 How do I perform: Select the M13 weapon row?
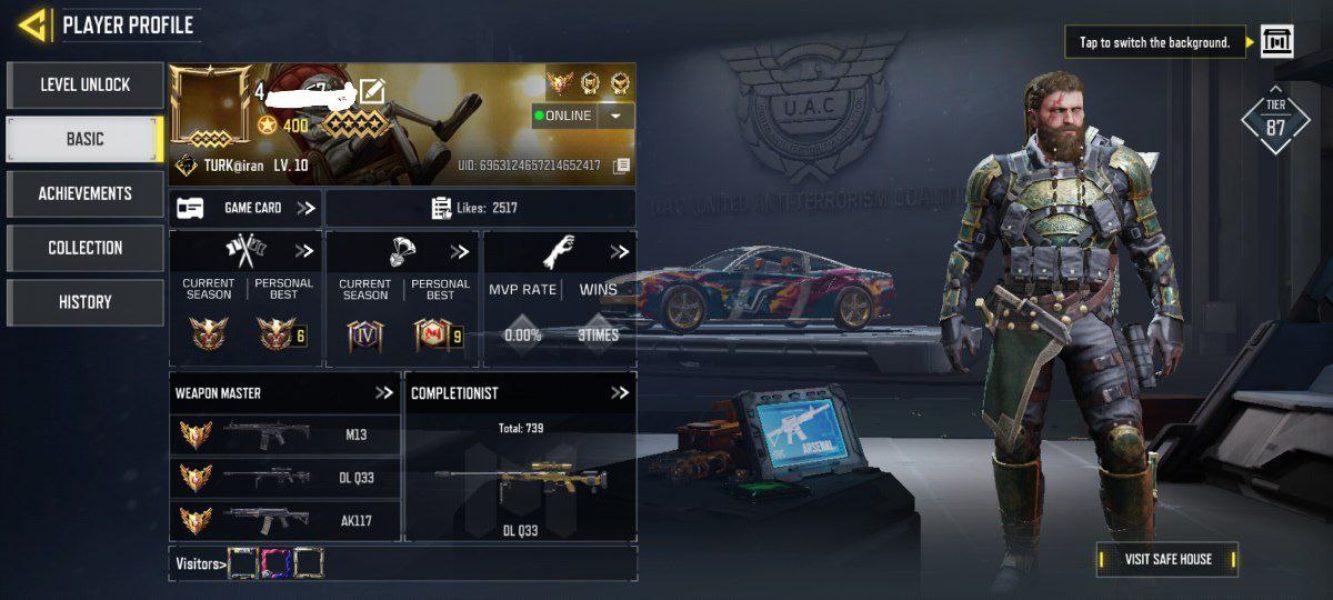click(285, 435)
